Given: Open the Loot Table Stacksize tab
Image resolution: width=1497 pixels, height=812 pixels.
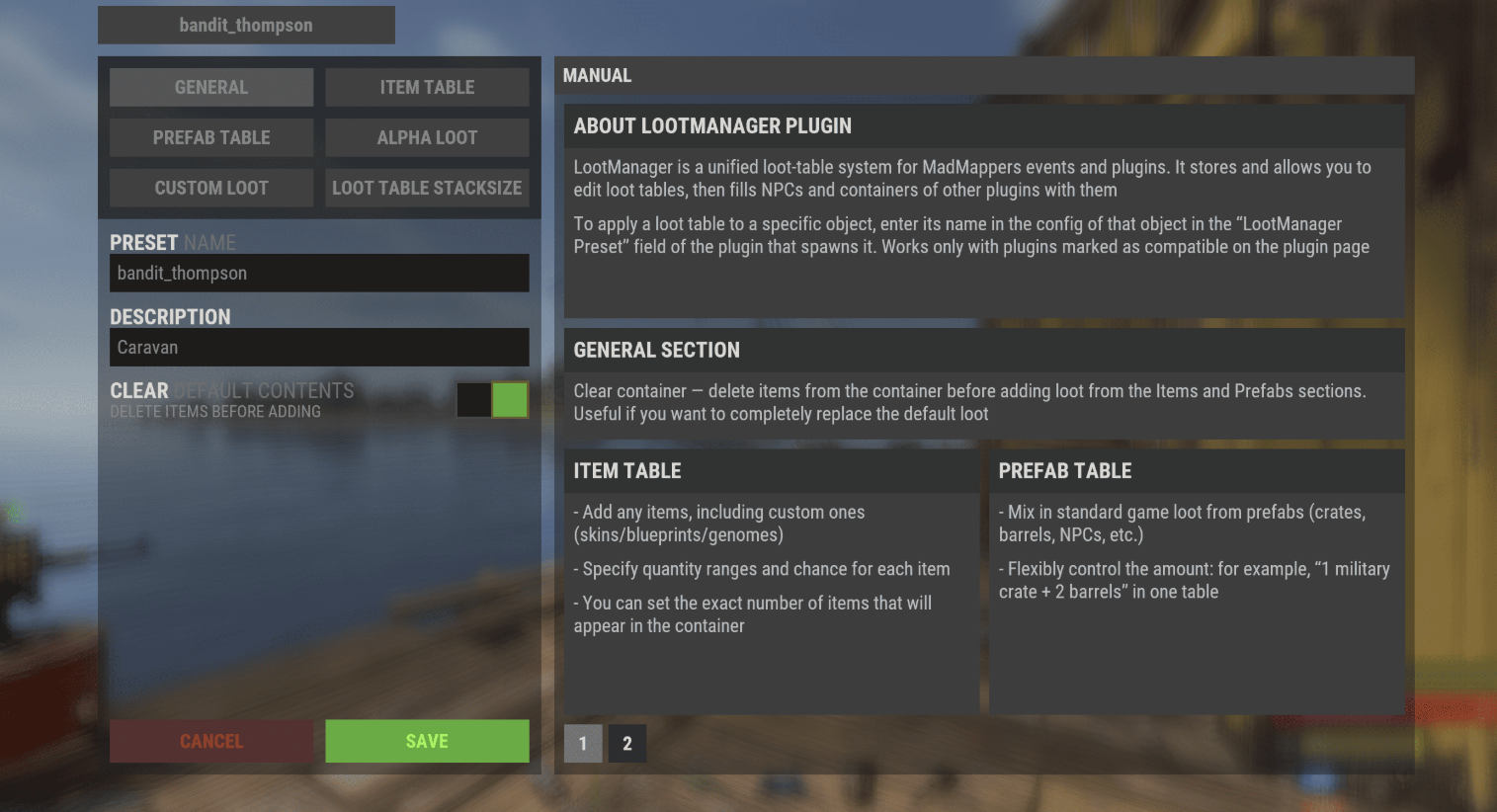Looking at the screenshot, I should 427,188.
